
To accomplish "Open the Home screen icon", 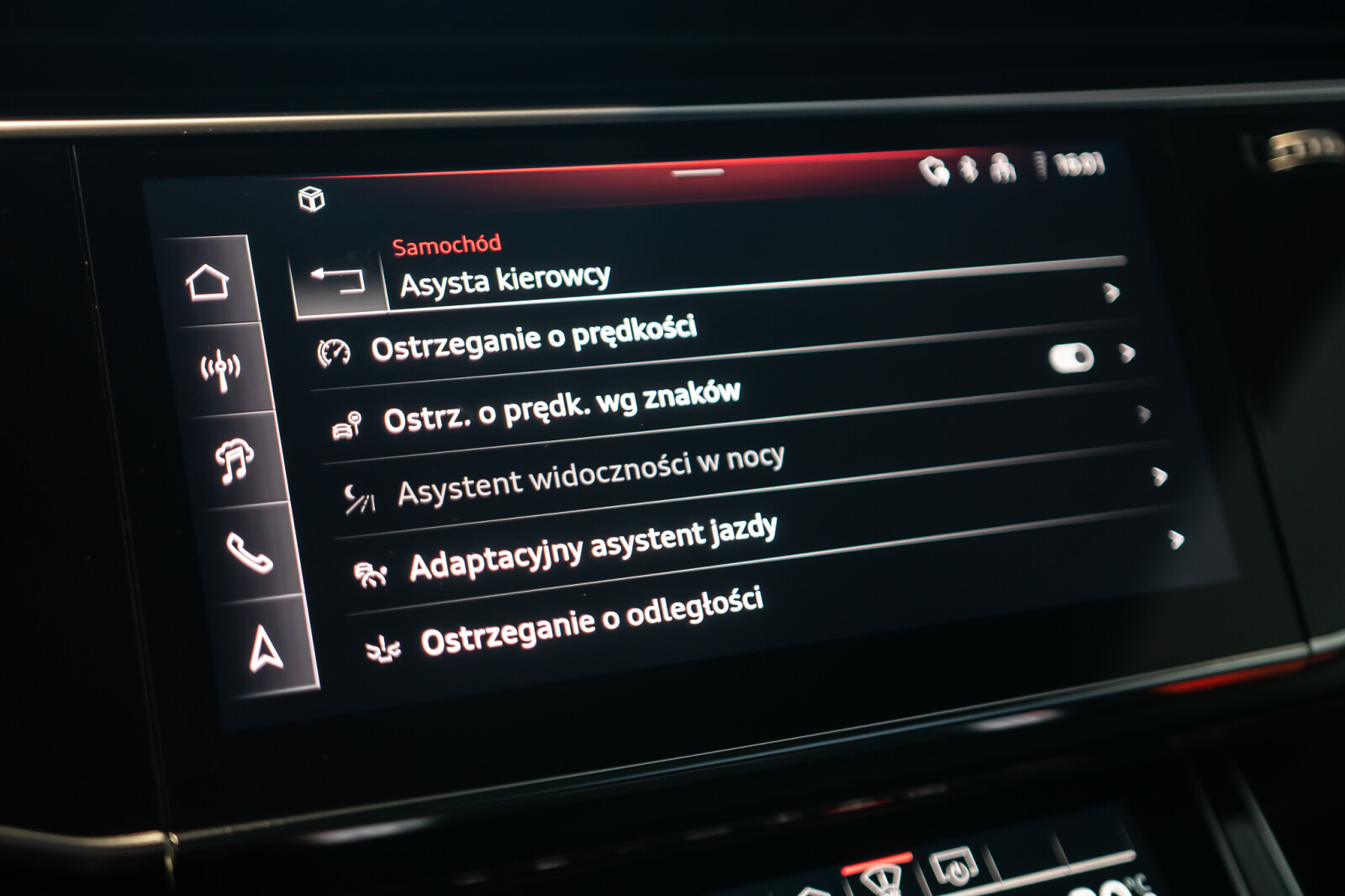I will [x=208, y=282].
